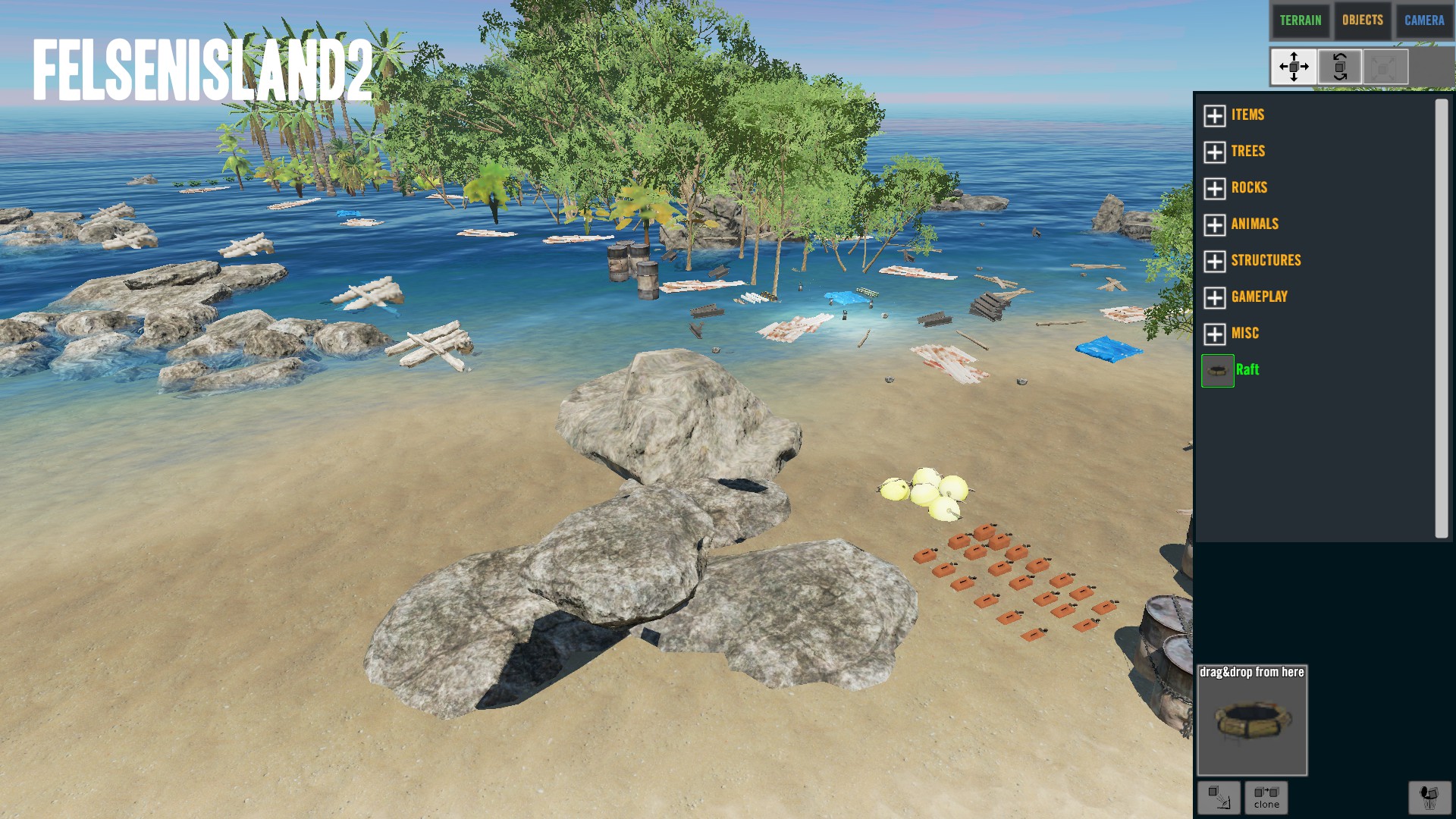Viewport: 1456px width, 819px height.
Task: Open the Objects tab
Action: [x=1362, y=20]
